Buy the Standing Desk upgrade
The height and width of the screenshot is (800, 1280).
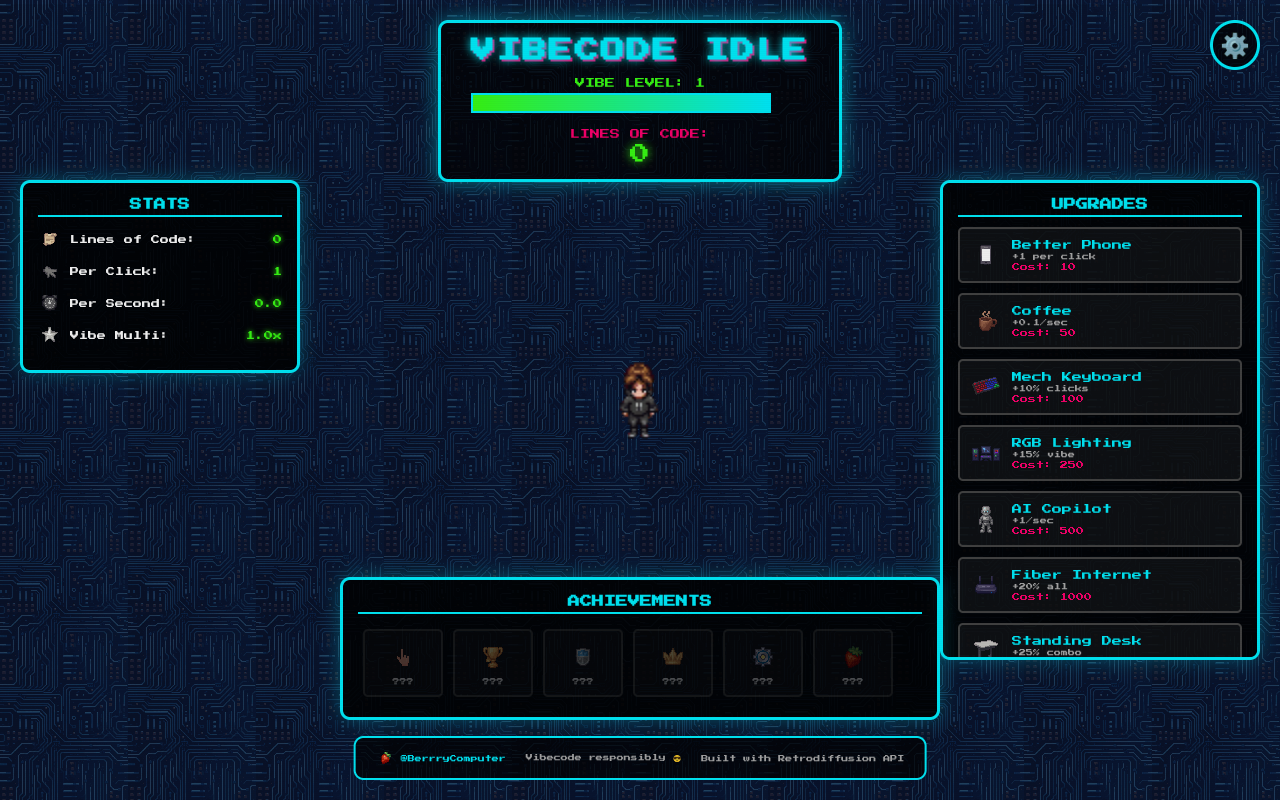click(x=1099, y=642)
